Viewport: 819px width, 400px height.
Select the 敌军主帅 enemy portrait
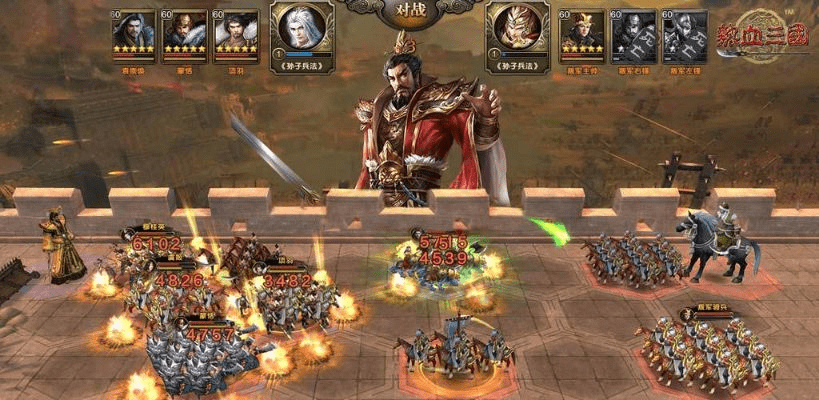coord(582,33)
